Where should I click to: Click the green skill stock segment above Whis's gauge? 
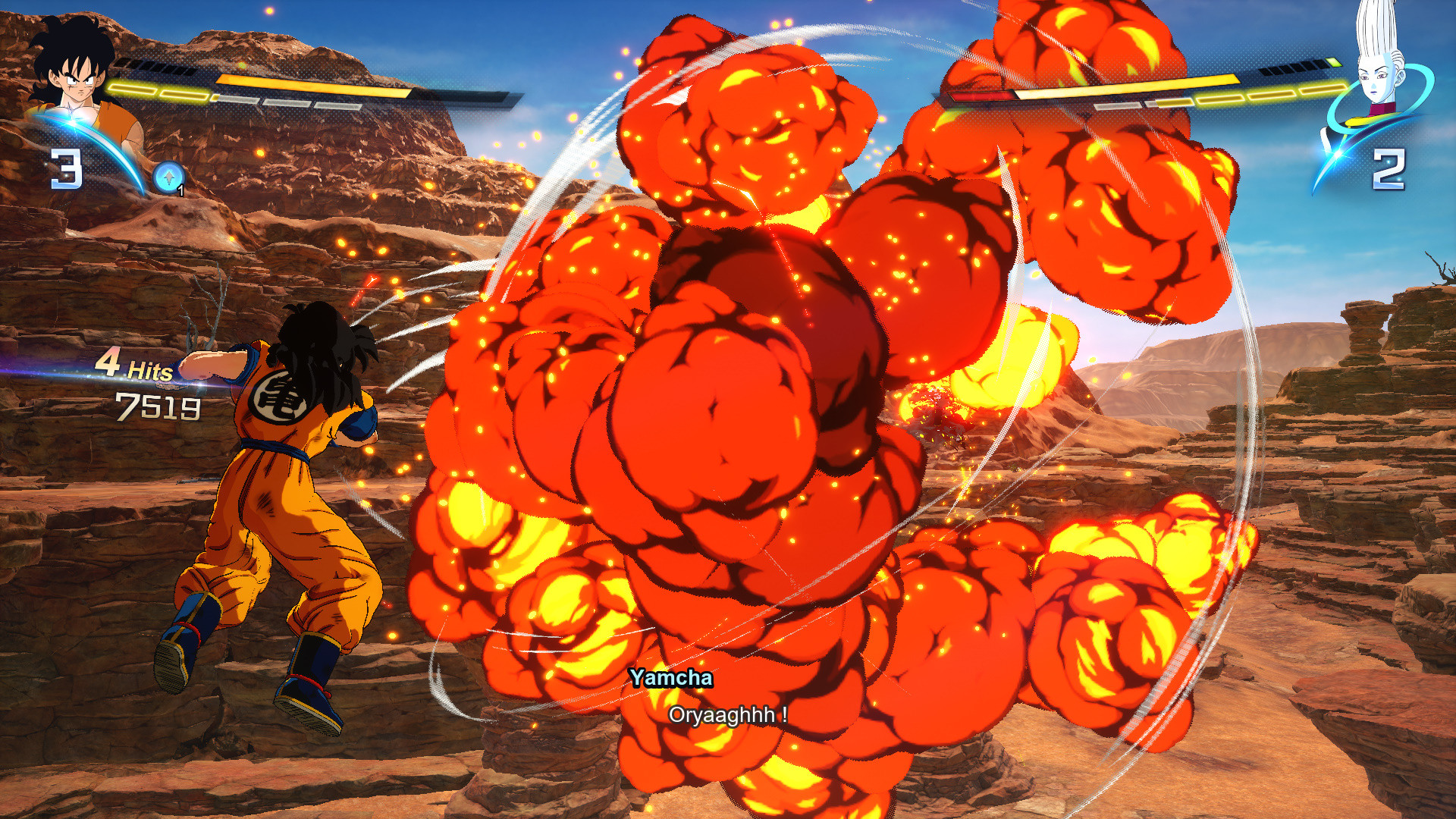(x=1334, y=61)
